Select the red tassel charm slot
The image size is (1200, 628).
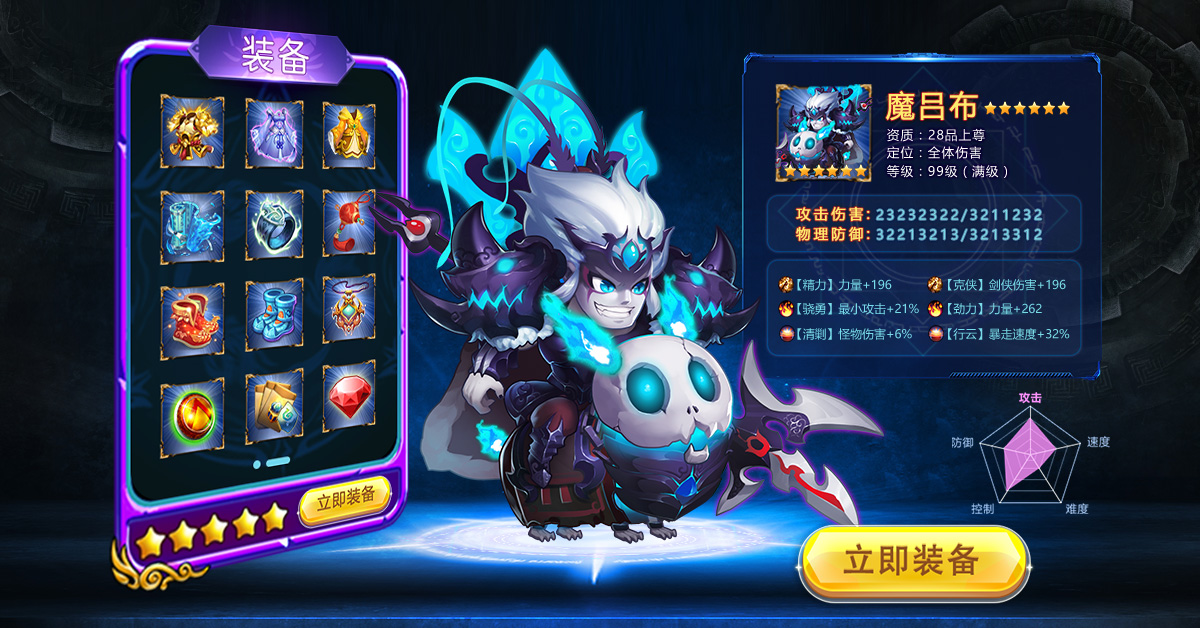click(x=349, y=225)
